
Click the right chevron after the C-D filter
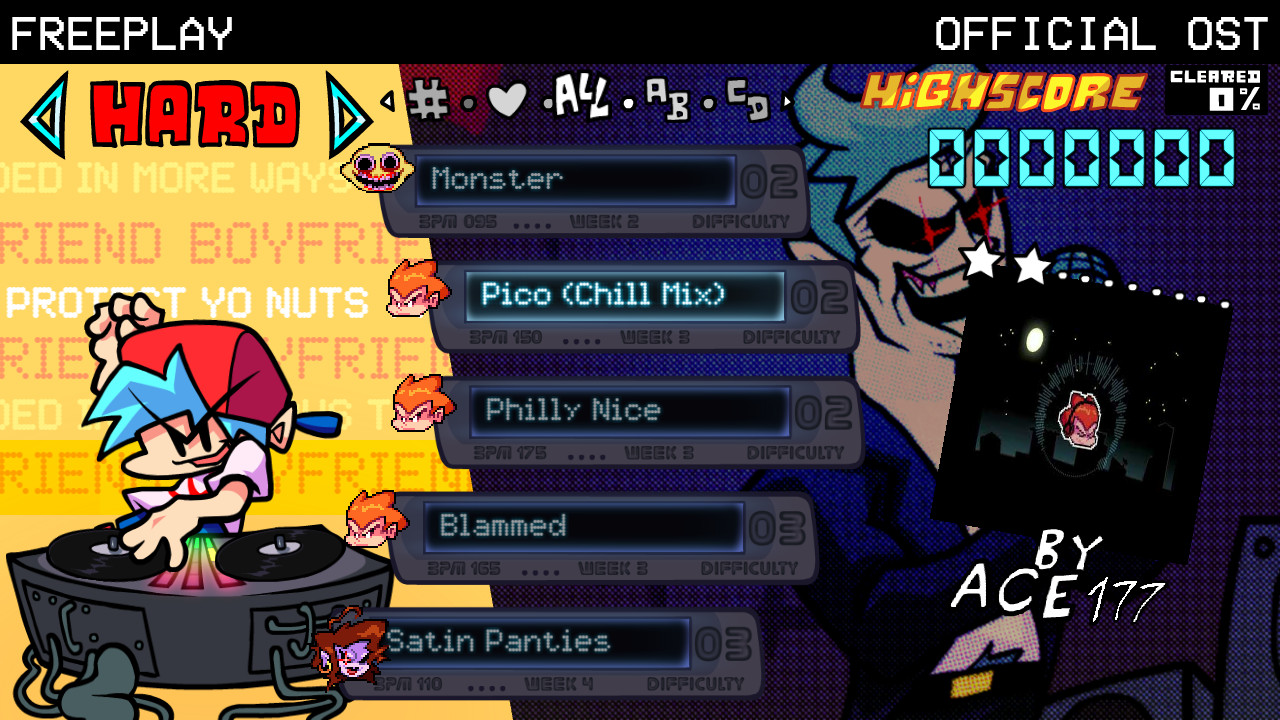[788, 102]
